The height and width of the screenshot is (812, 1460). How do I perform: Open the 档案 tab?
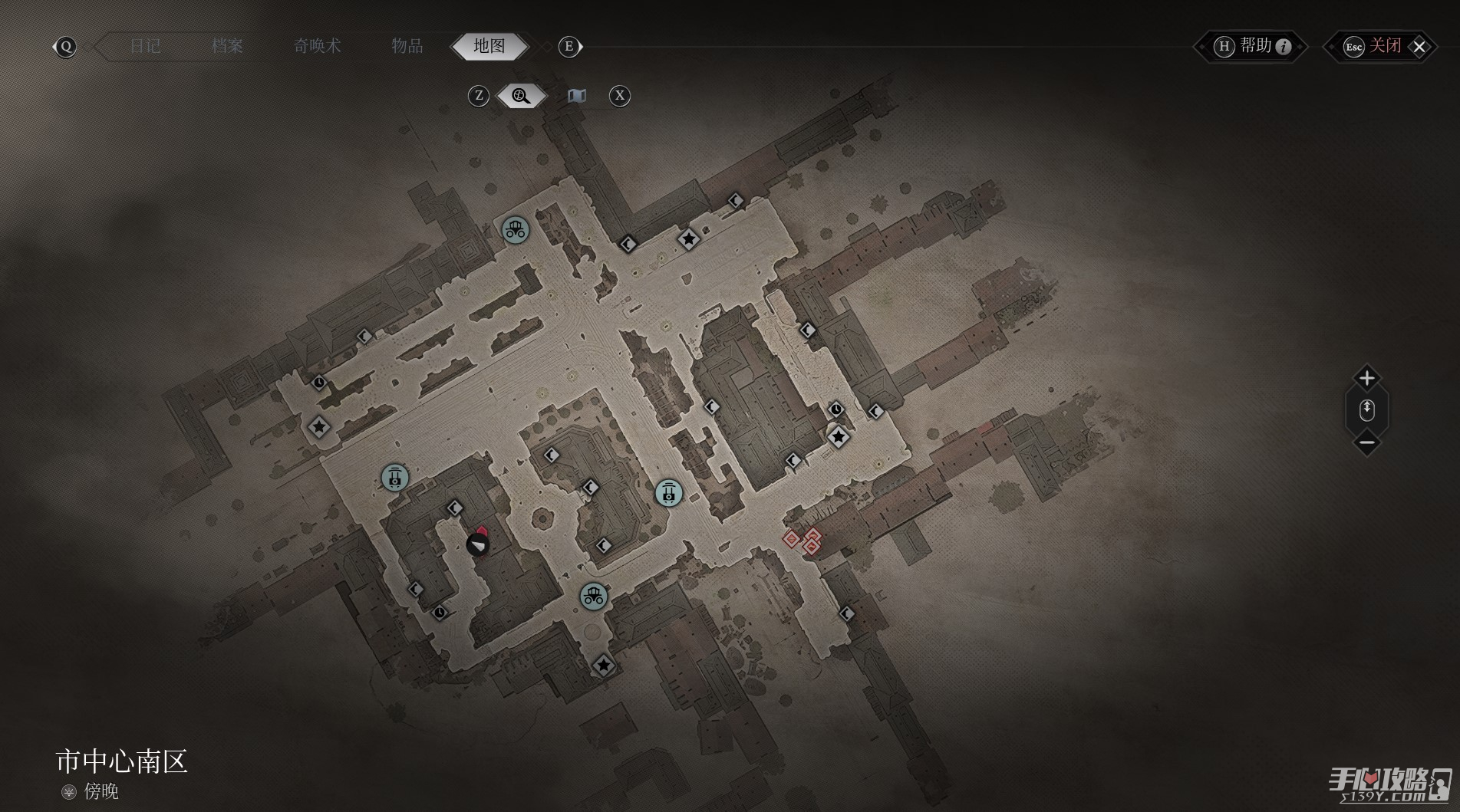click(227, 46)
